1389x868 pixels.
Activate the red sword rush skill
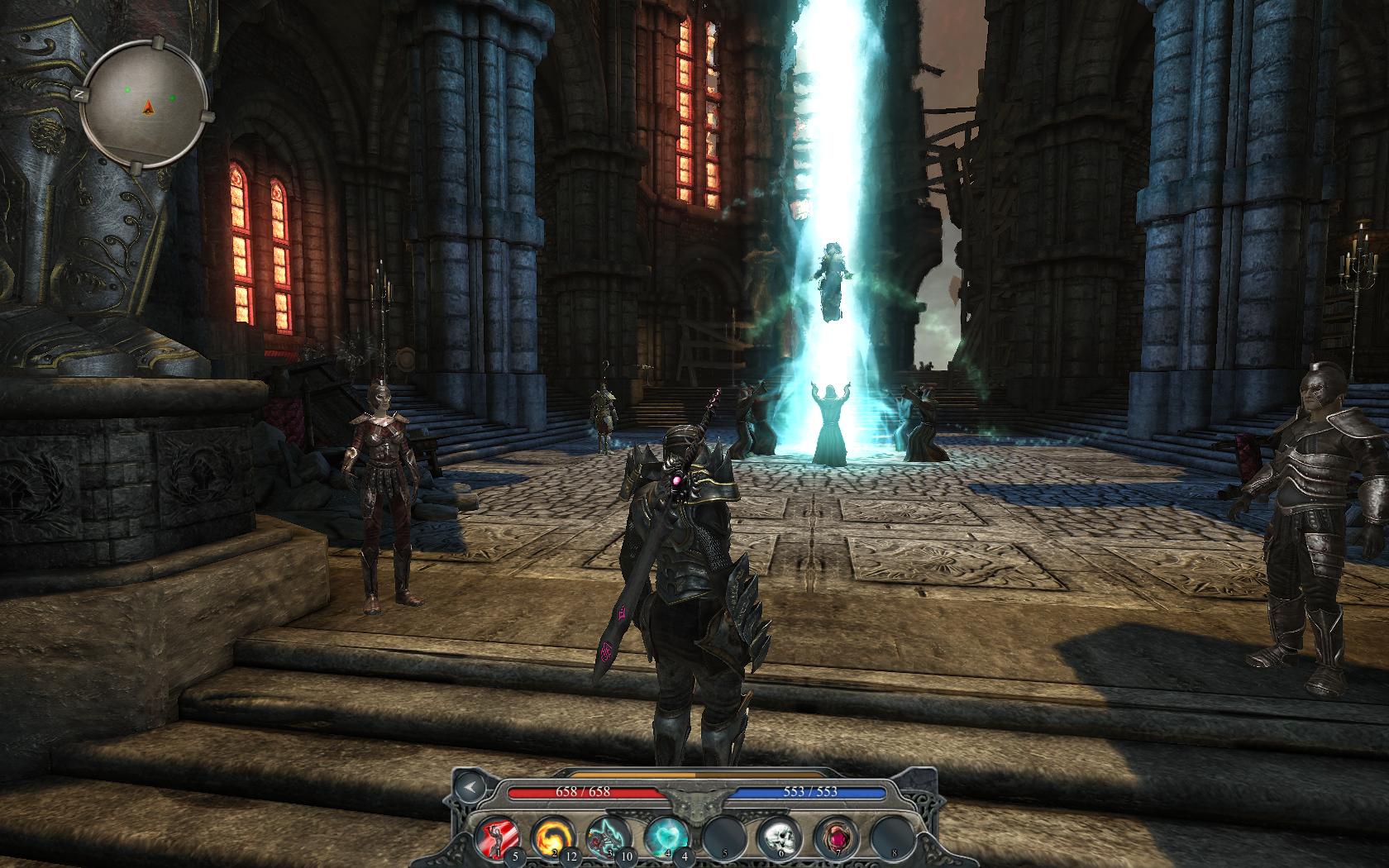coord(495,835)
